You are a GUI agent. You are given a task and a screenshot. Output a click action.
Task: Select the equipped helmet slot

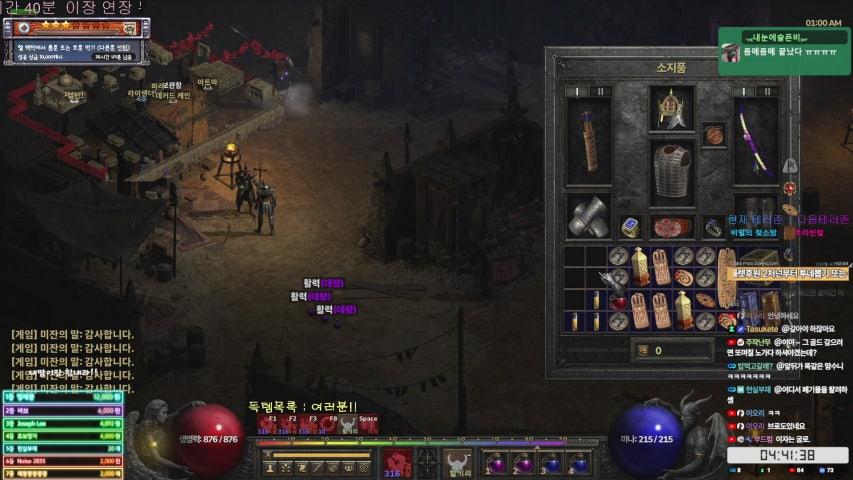pos(672,108)
